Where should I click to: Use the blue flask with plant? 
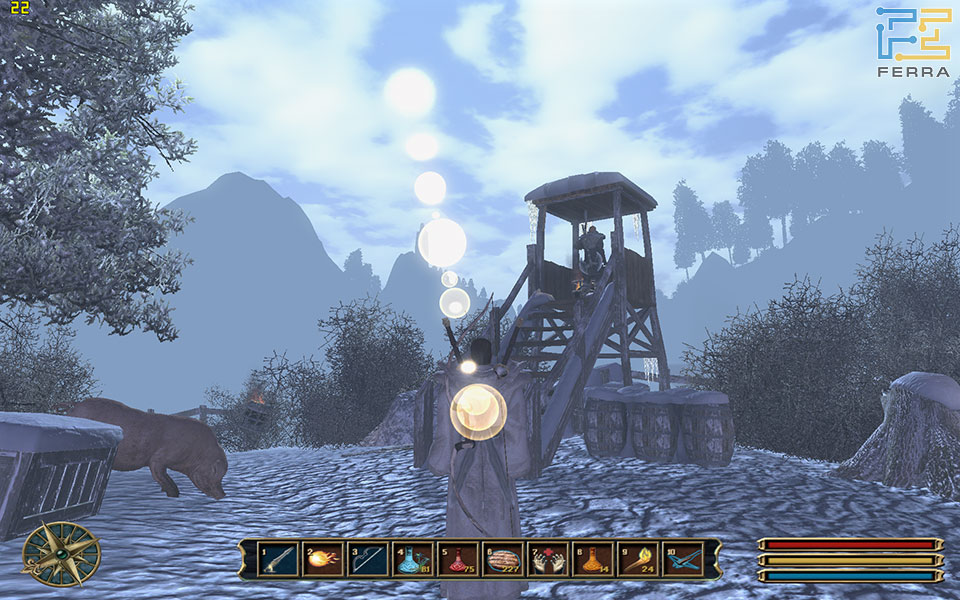(x=412, y=558)
